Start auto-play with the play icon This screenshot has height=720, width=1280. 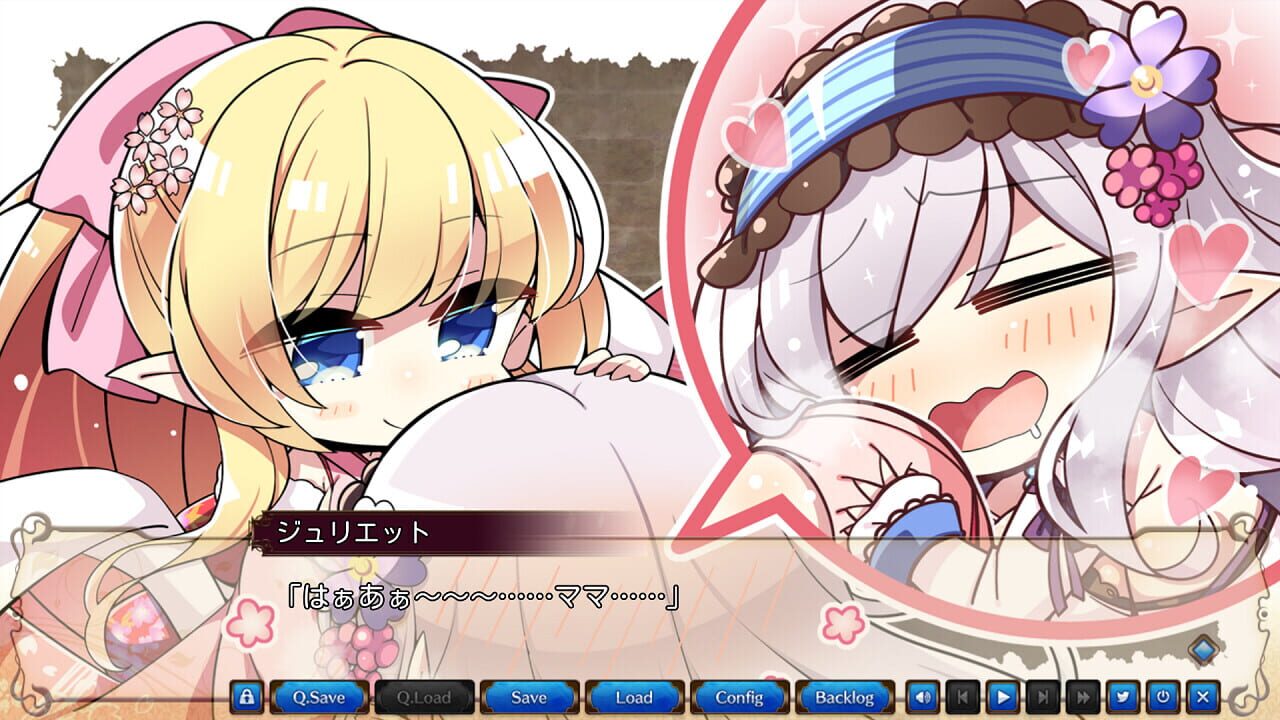[1001, 697]
